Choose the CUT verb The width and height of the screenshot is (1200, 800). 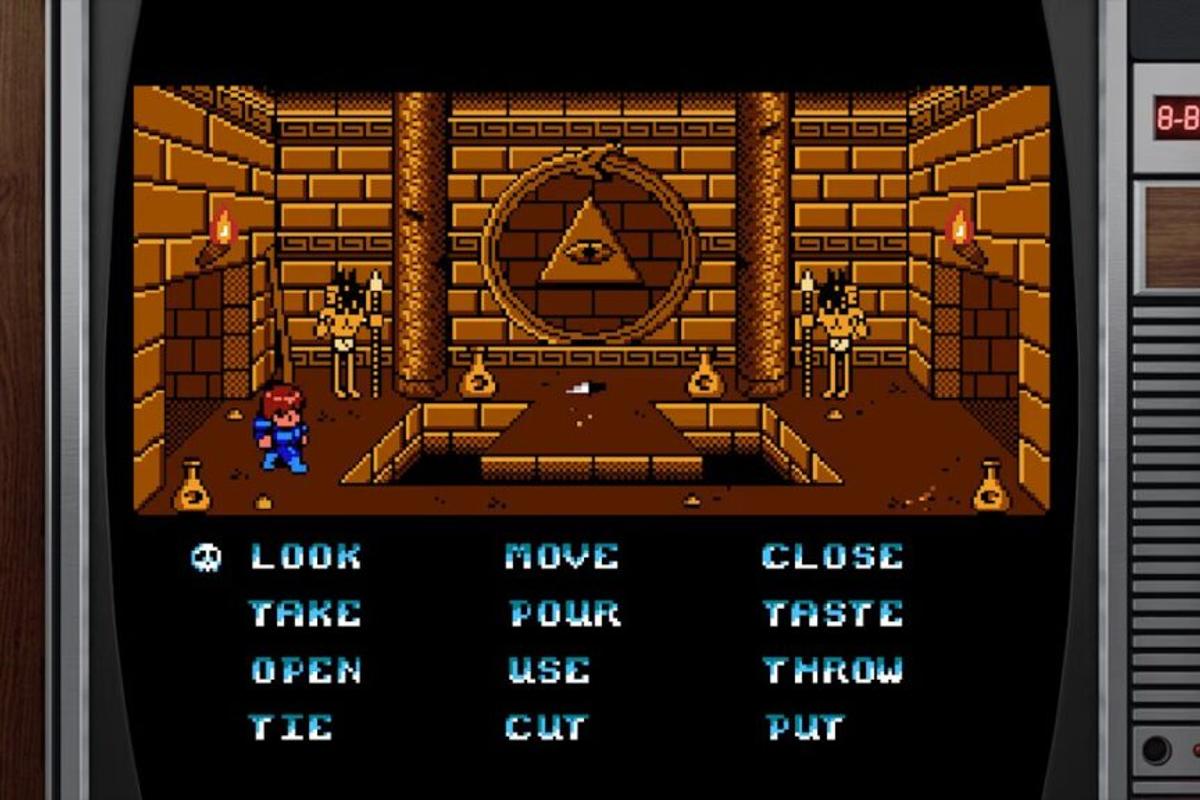547,727
